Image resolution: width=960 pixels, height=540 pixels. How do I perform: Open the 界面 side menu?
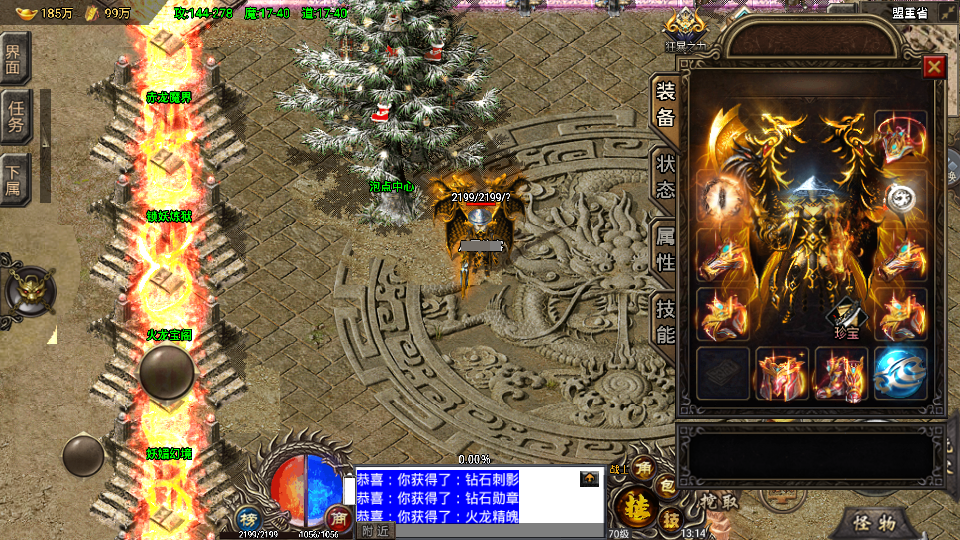click(15, 60)
